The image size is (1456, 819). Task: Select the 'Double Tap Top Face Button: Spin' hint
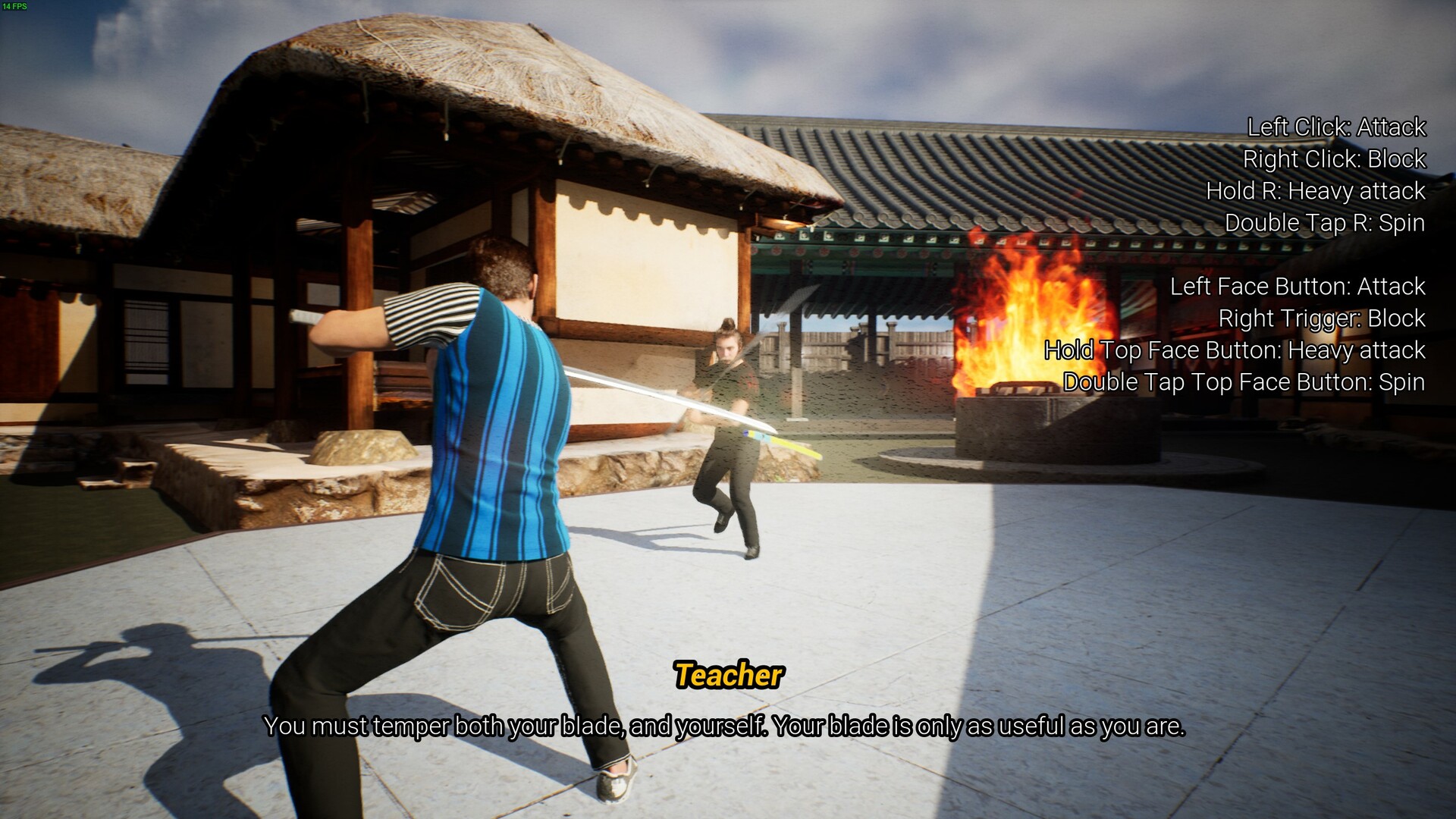coord(1244,382)
